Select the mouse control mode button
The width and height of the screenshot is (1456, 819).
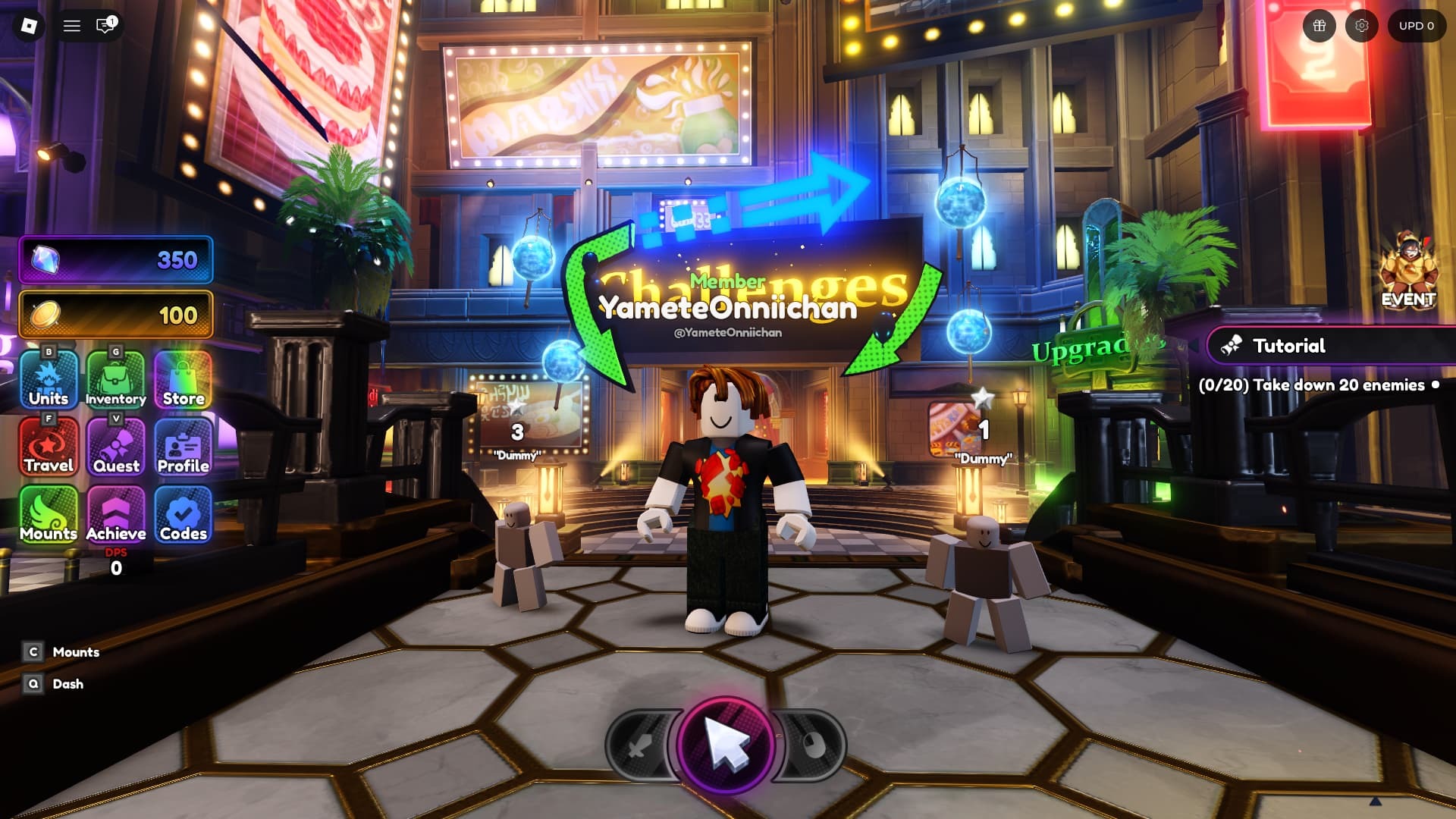pos(811,747)
